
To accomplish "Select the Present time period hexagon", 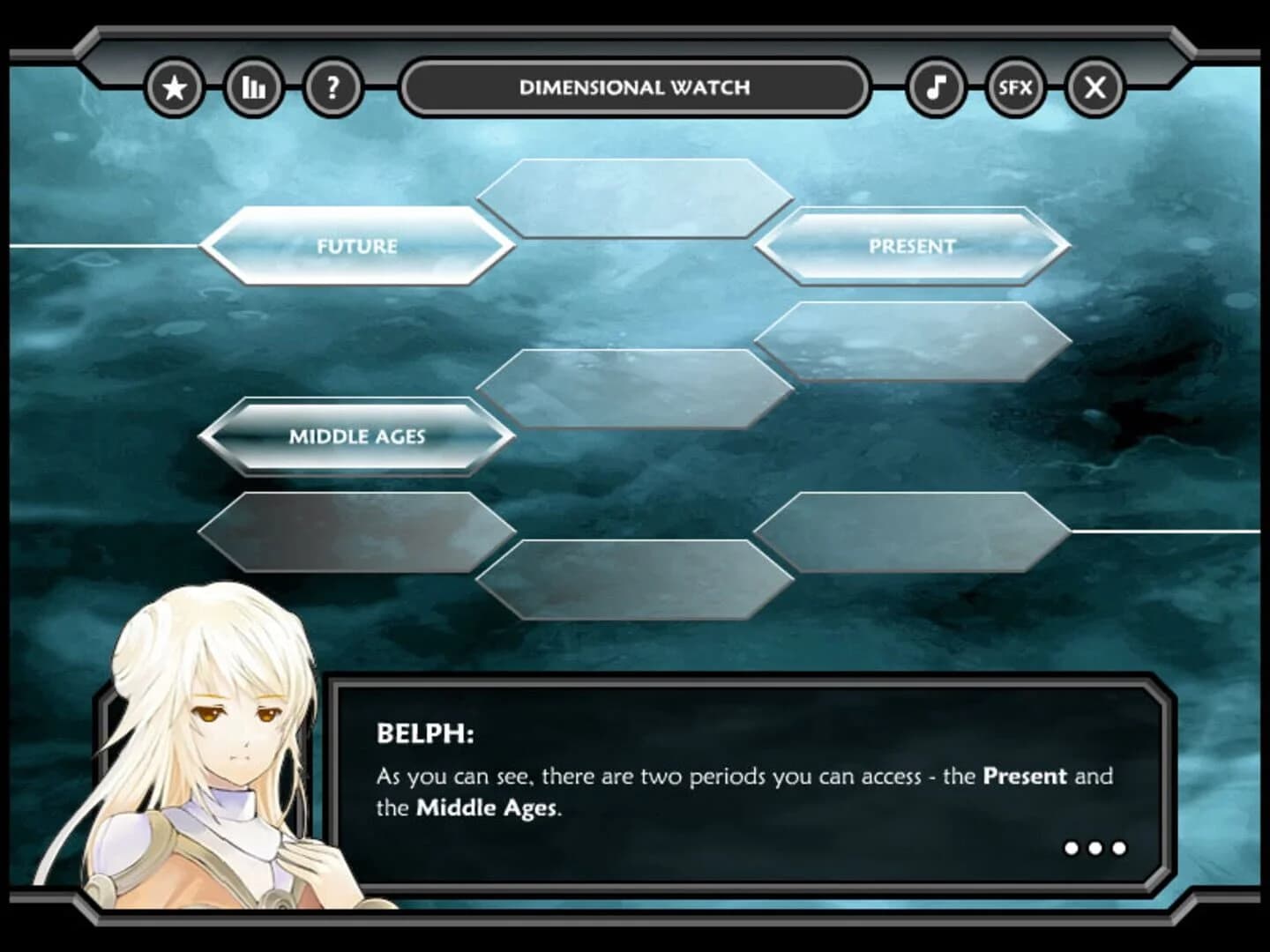I will pos(914,248).
